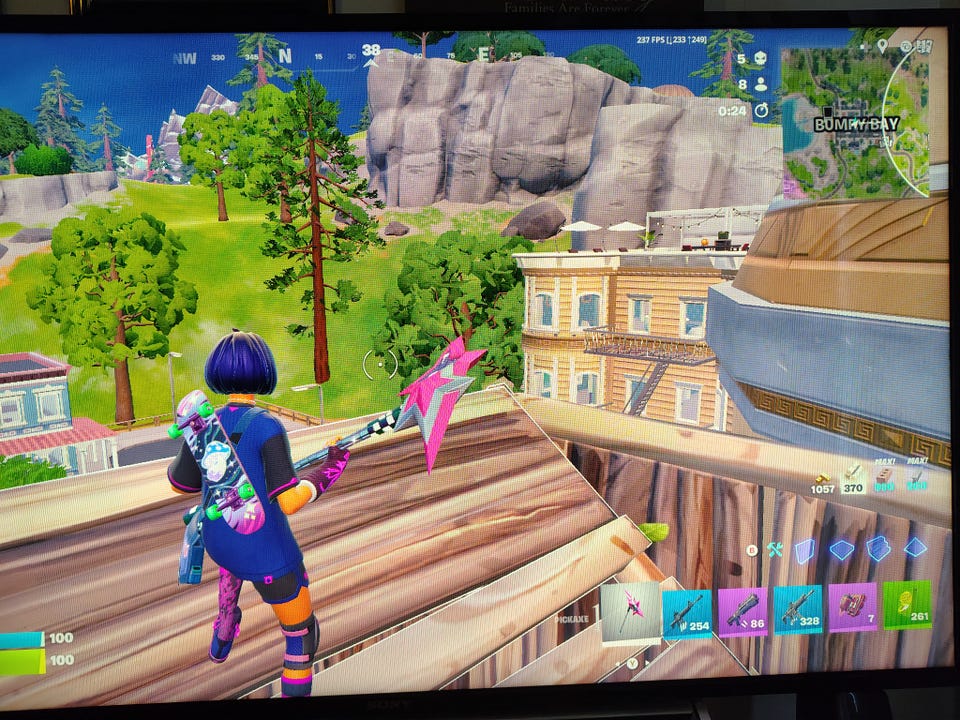The height and width of the screenshot is (720, 960).
Task: Pick the wall building piece
Action: [x=805, y=549]
